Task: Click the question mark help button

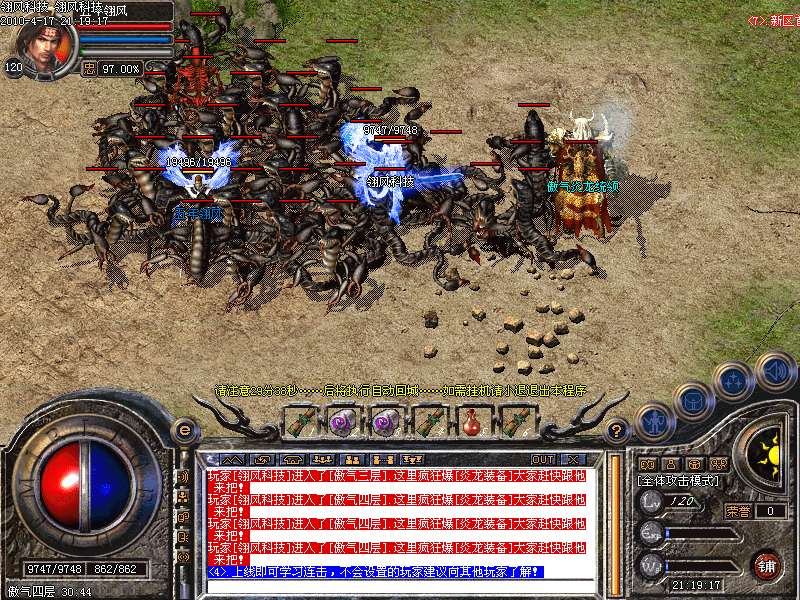Action: [x=617, y=432]
